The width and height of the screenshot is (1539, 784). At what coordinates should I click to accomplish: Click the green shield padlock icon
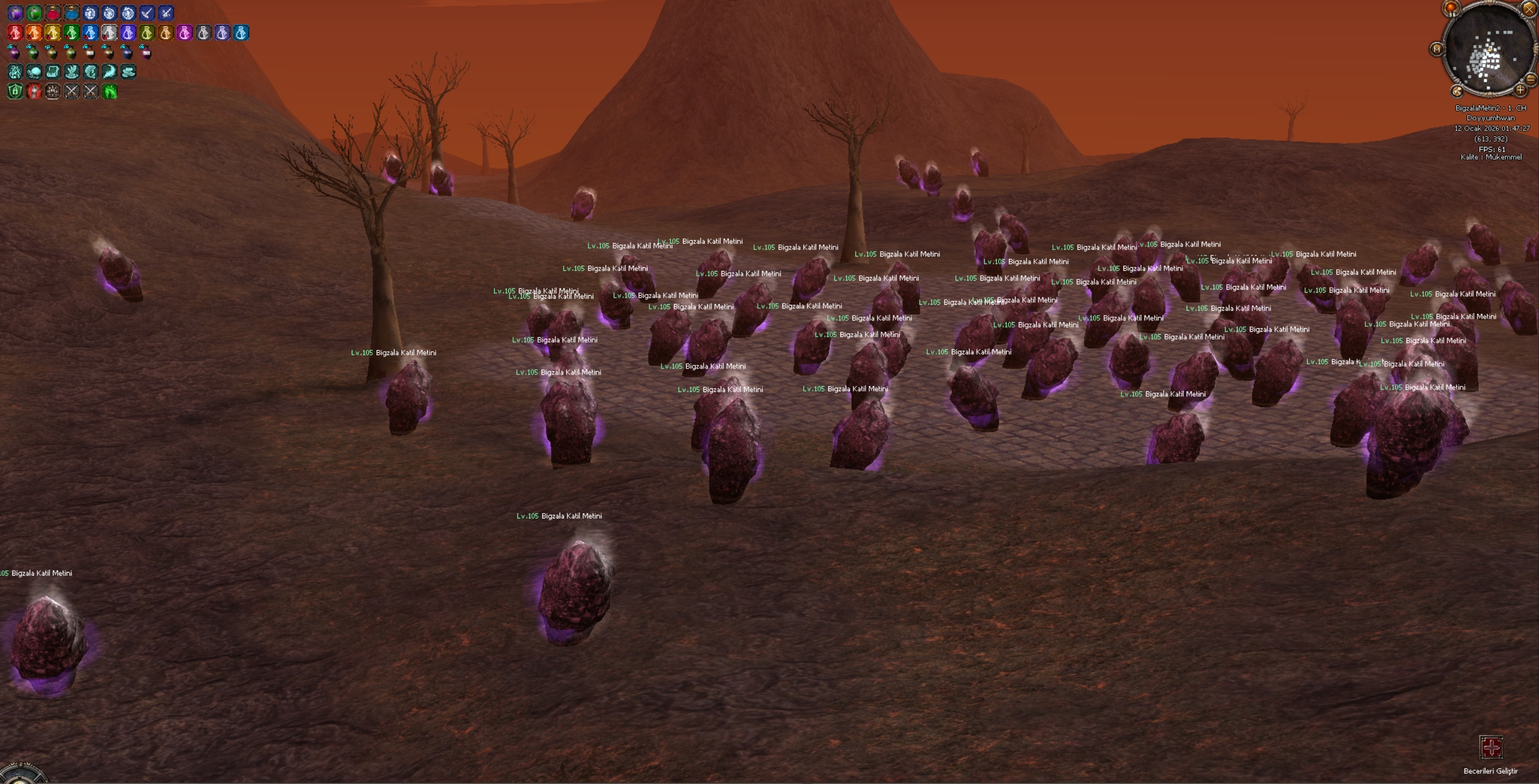point(15,92)
